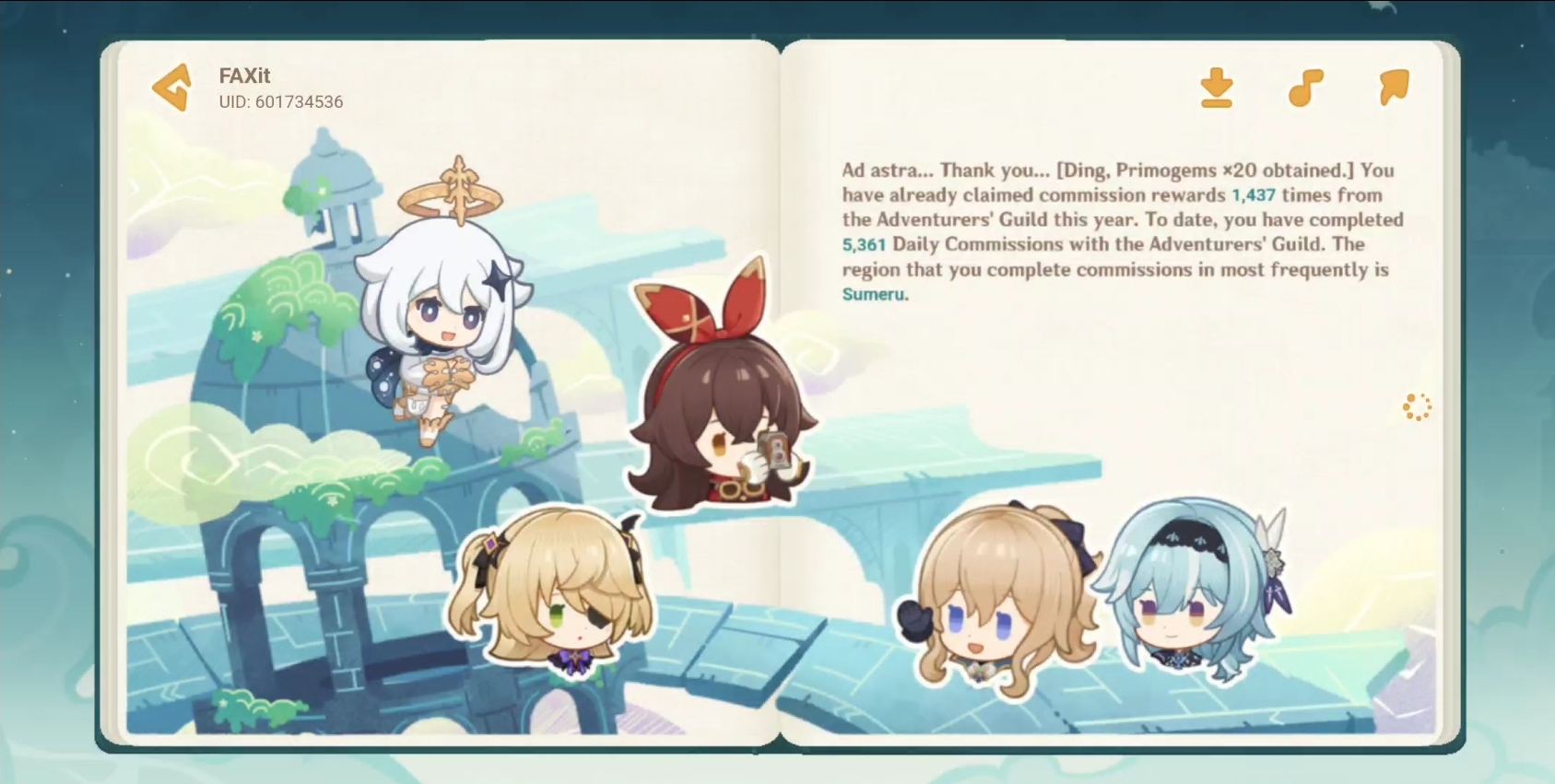Click the UID 601734536 text
Image resolution: width=1555 pixels, height=784 pixels.
280,102
